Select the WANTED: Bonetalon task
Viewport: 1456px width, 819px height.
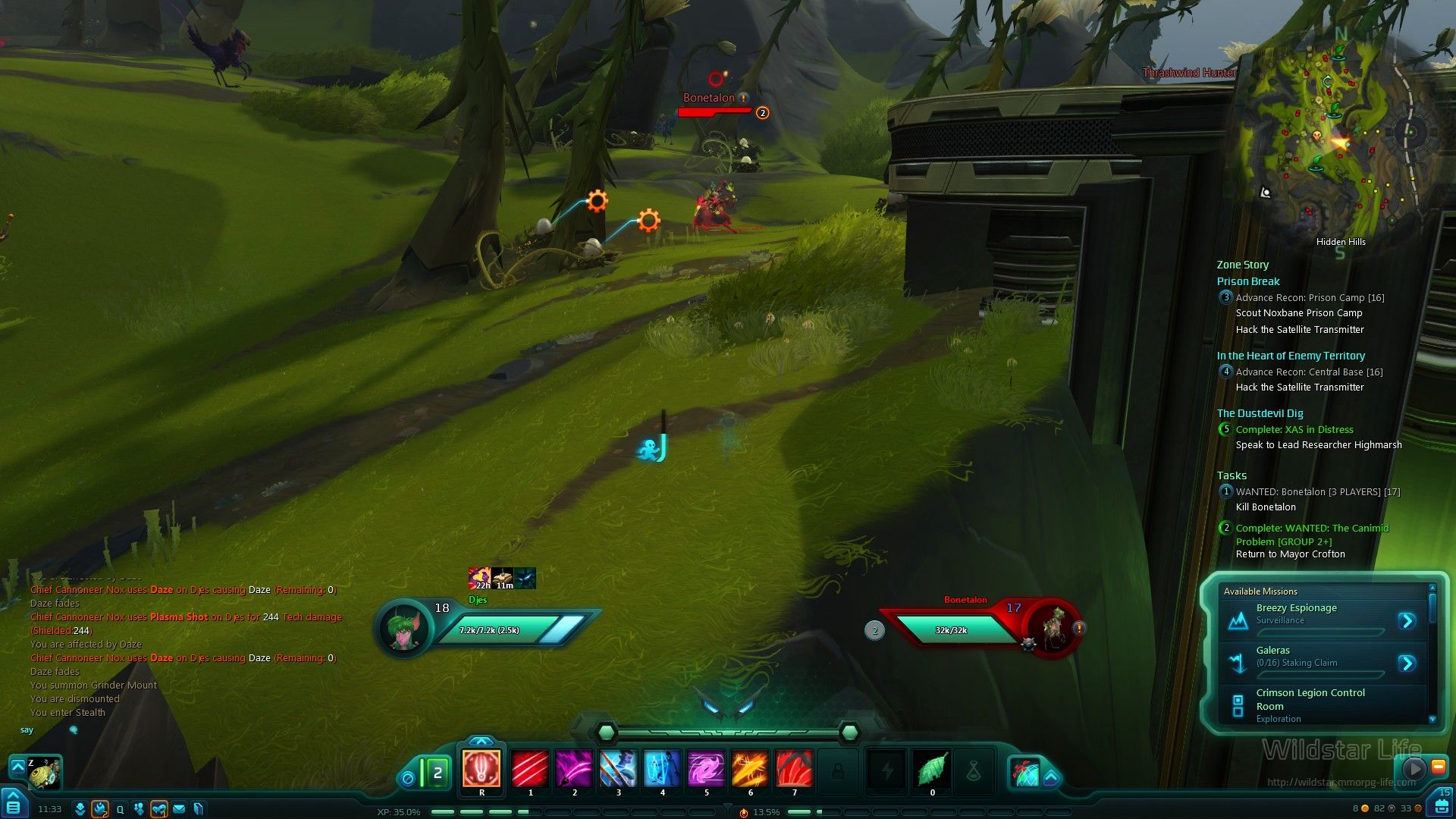click(1317, 492)
